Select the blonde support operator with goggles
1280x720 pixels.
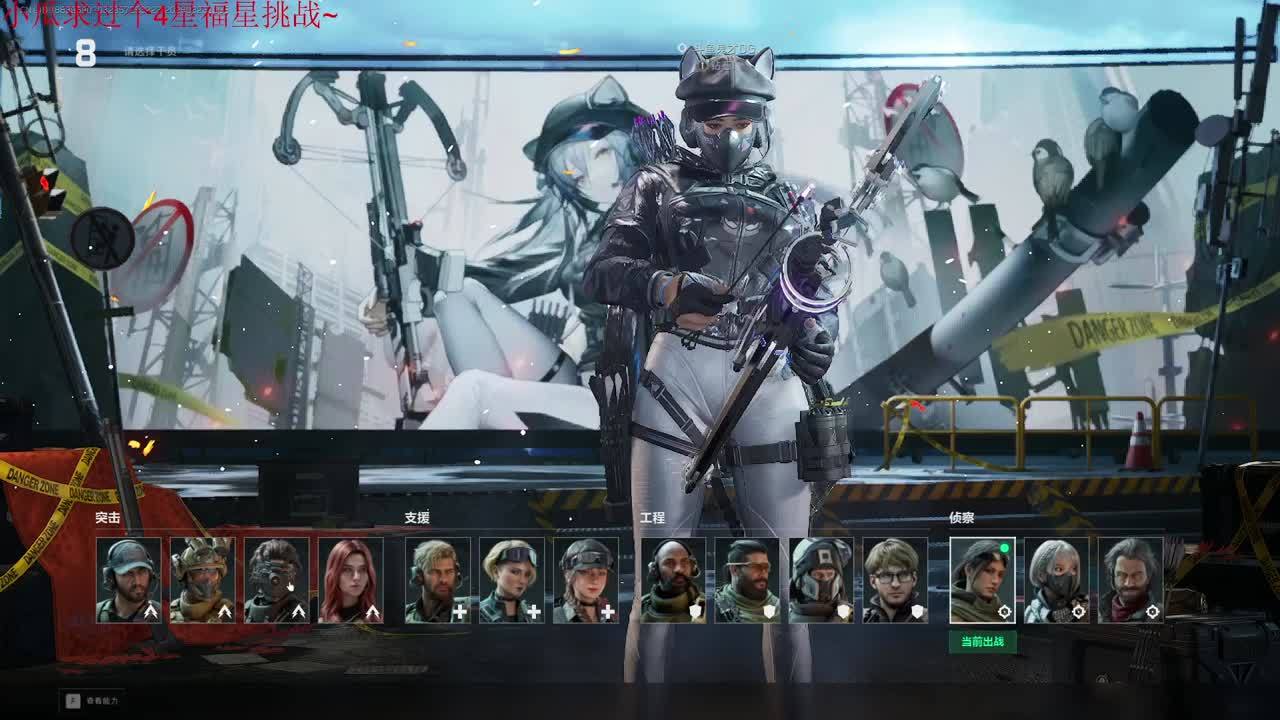(x=511, y=580)
